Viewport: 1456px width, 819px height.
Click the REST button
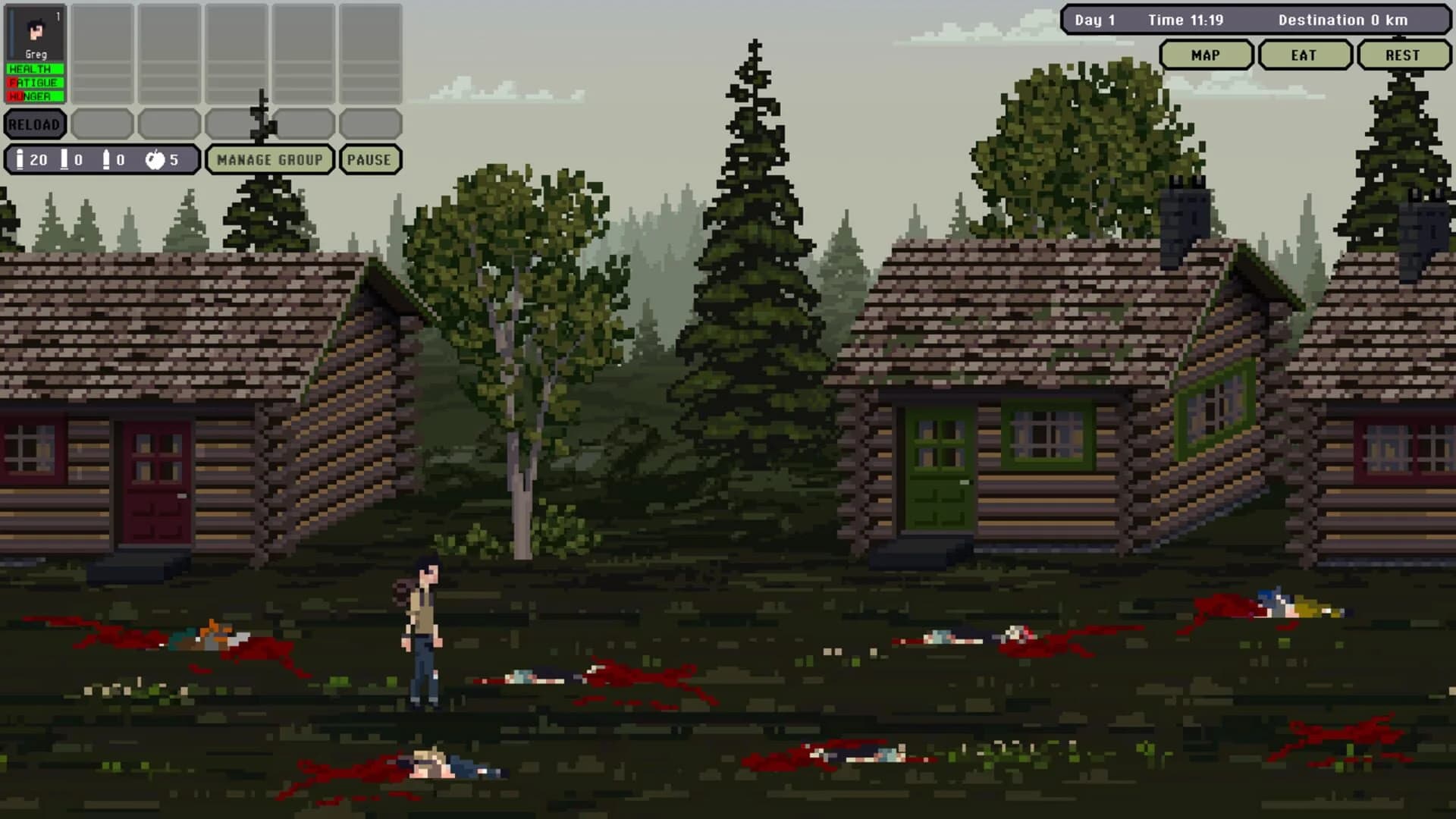[1404, 55]
